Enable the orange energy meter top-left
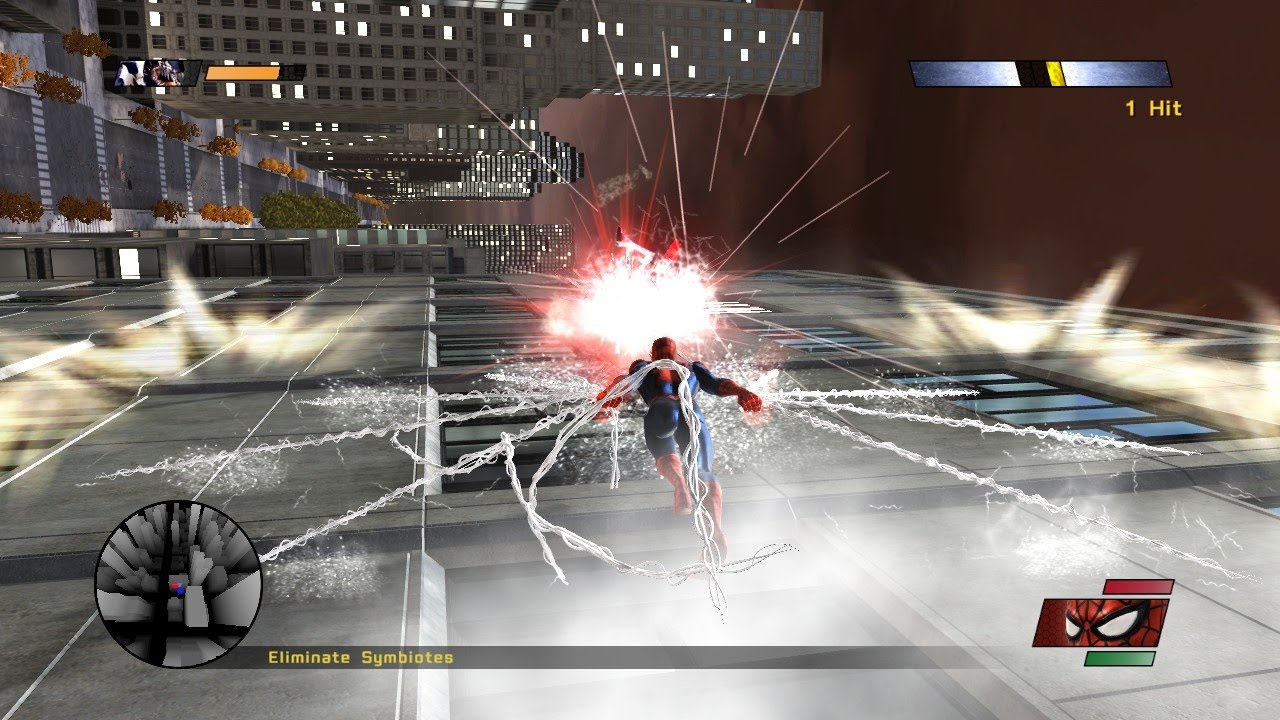This screenshot has height=720, width=1280. (245, 72)
